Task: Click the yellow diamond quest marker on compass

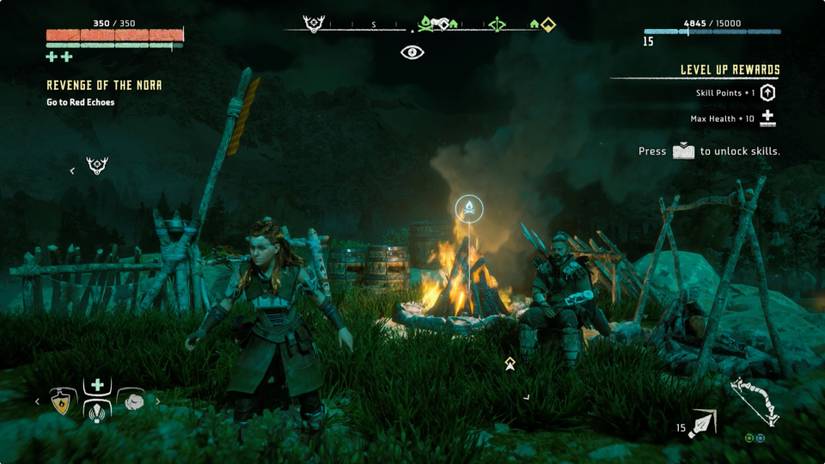Action: pyautogui.click(x=548, y=24)
